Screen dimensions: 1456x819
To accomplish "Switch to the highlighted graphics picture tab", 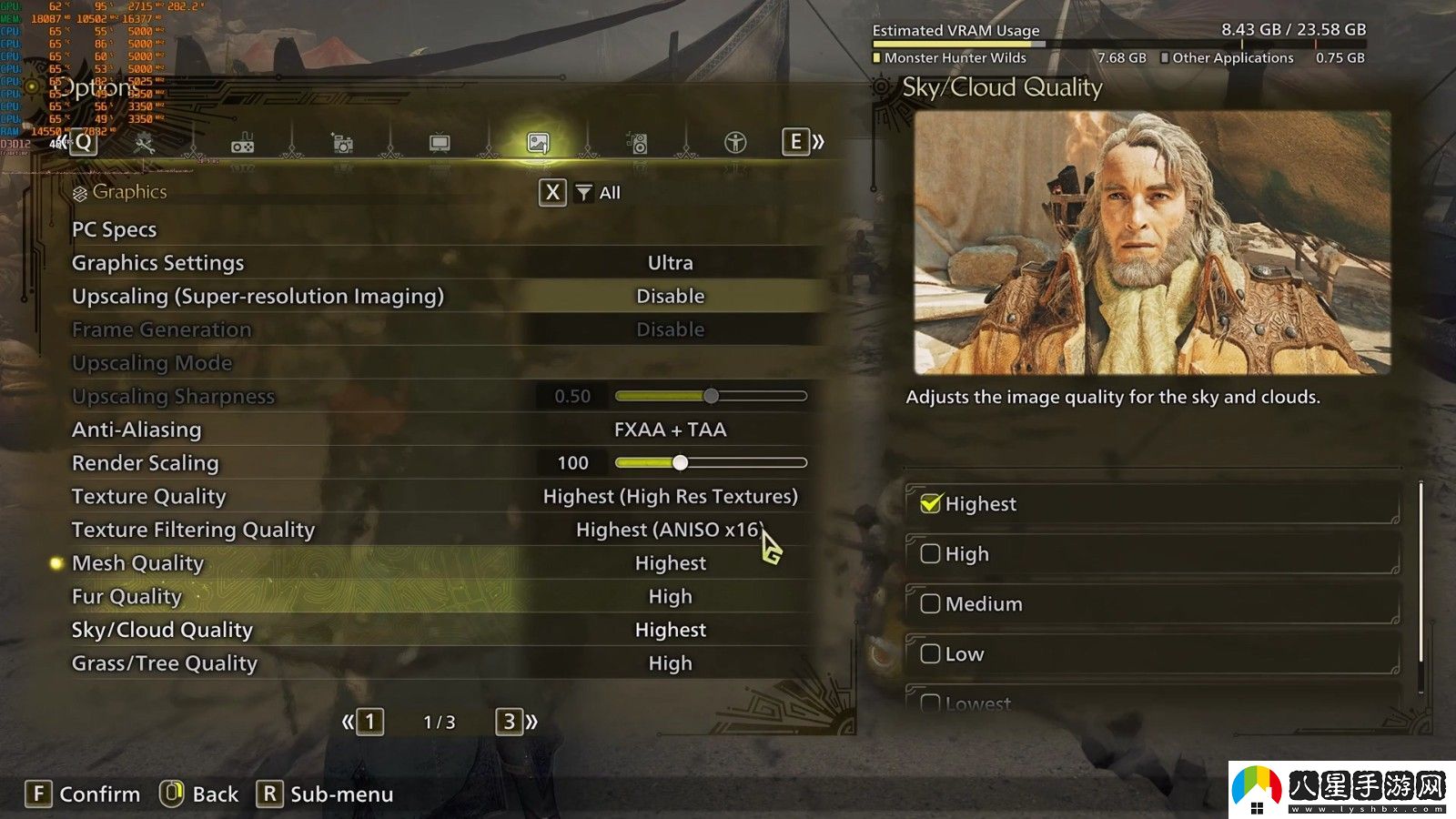I will (x=538, y=143).
